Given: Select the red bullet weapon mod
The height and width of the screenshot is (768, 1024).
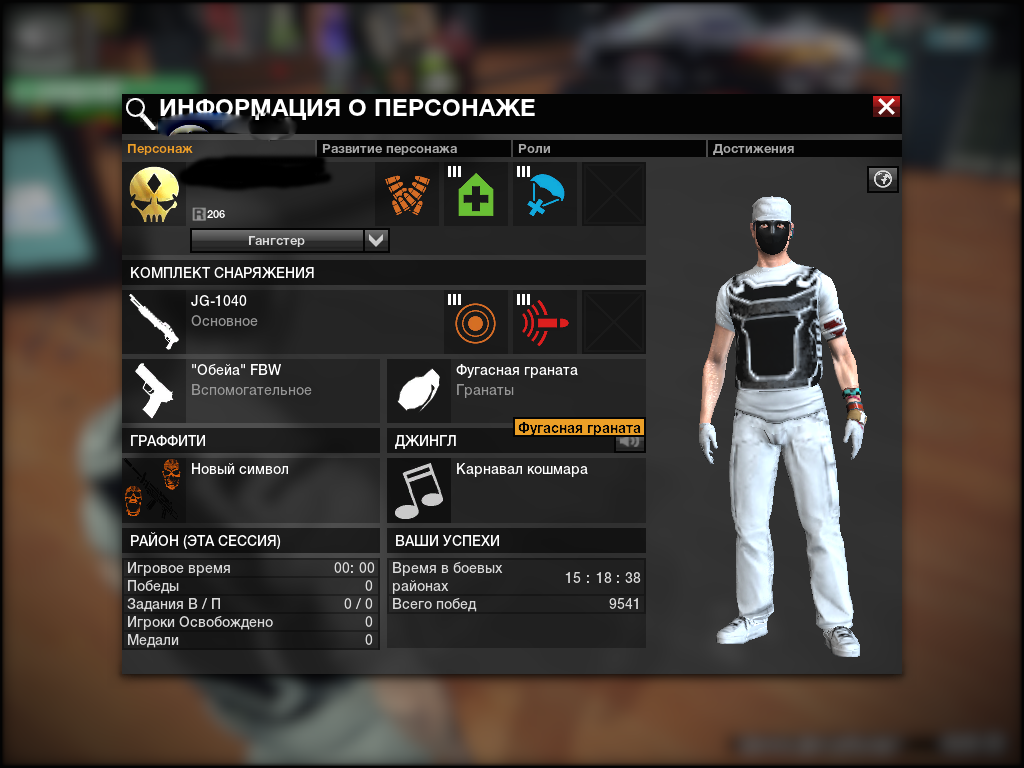Looking at the screenshot, I should 545,322.
